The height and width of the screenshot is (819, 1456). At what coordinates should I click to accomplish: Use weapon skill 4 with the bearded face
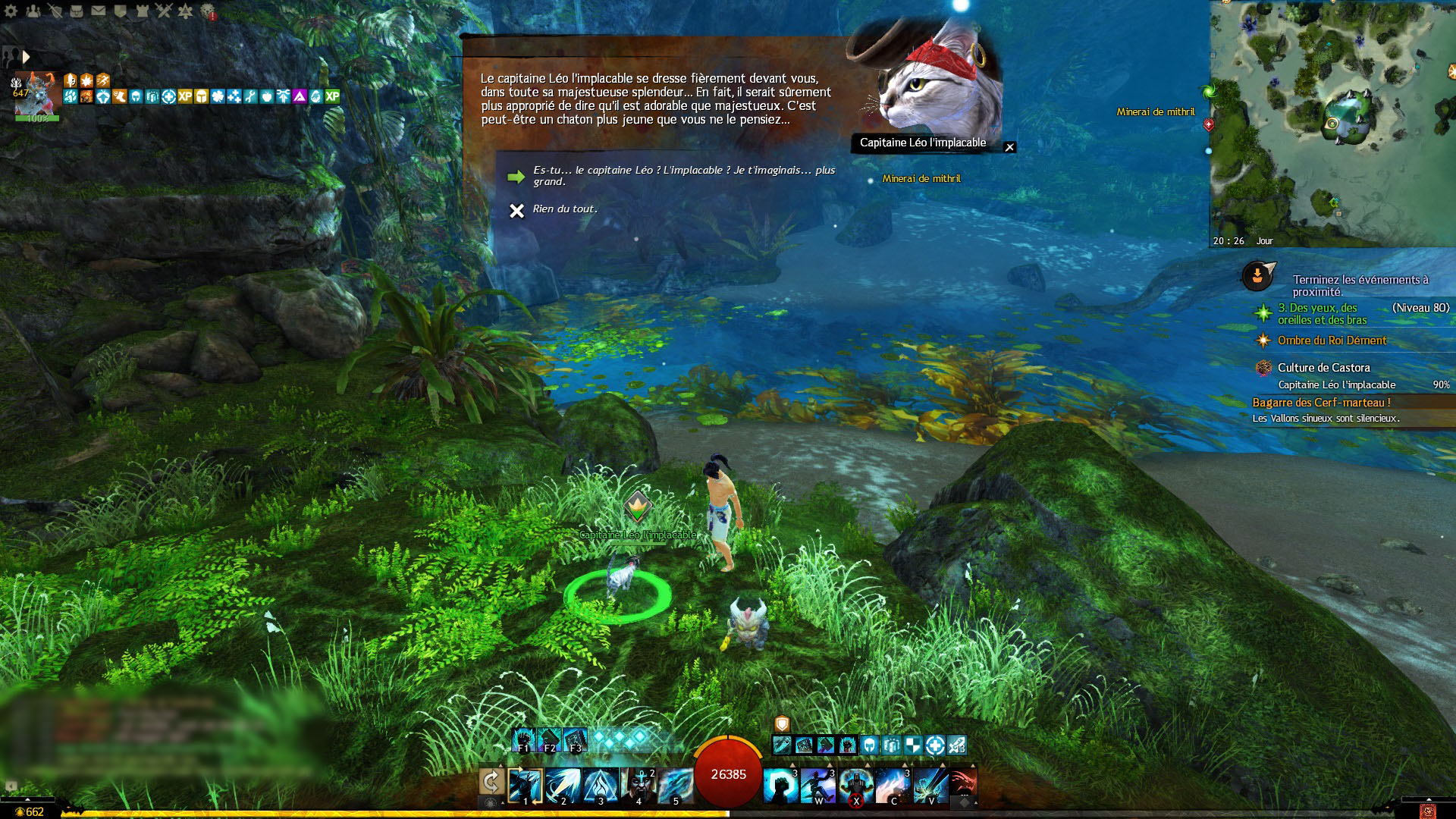[638, 785]
